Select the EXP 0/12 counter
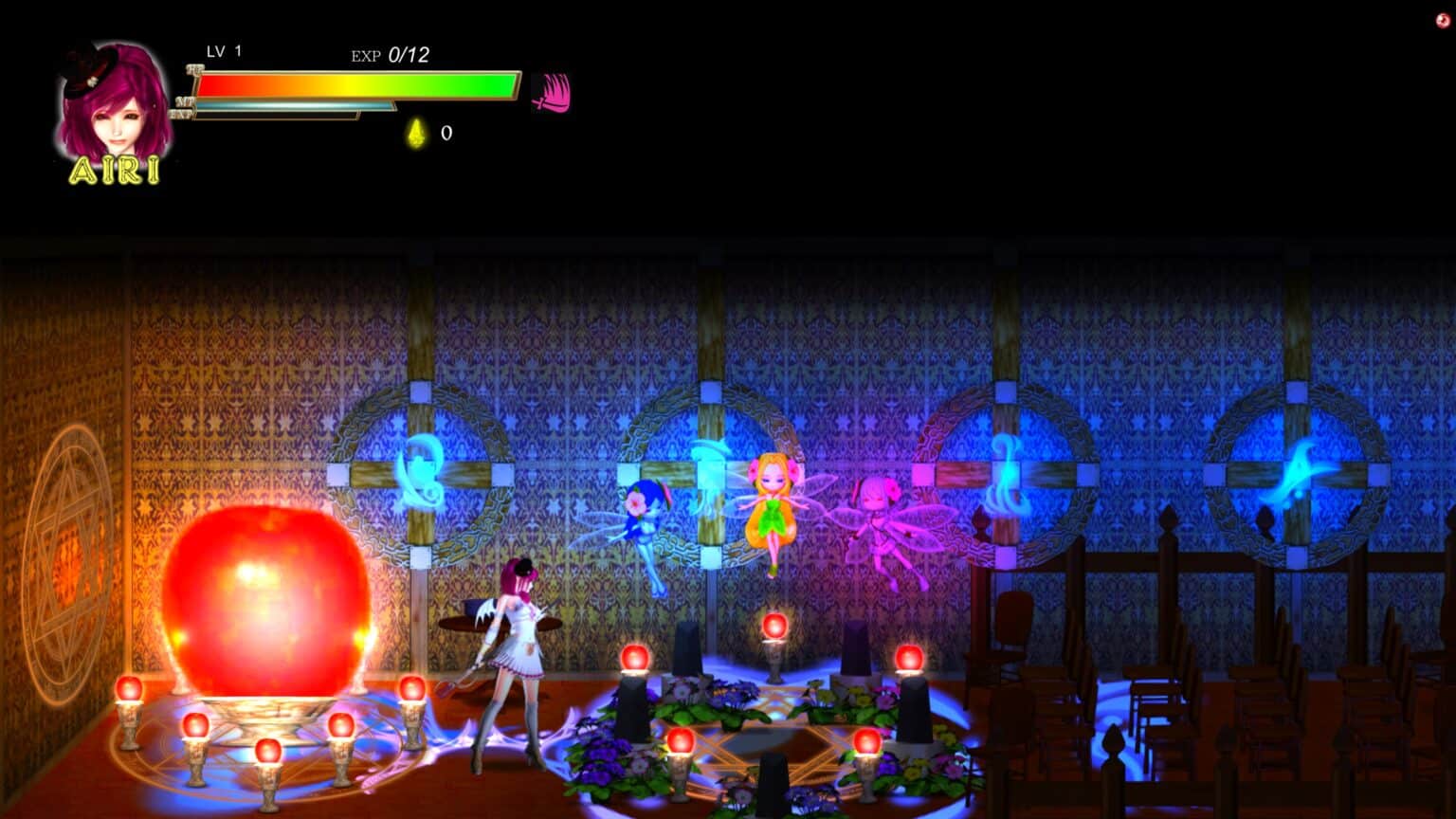Screen dimensions: 1456x819 point(391,54)
